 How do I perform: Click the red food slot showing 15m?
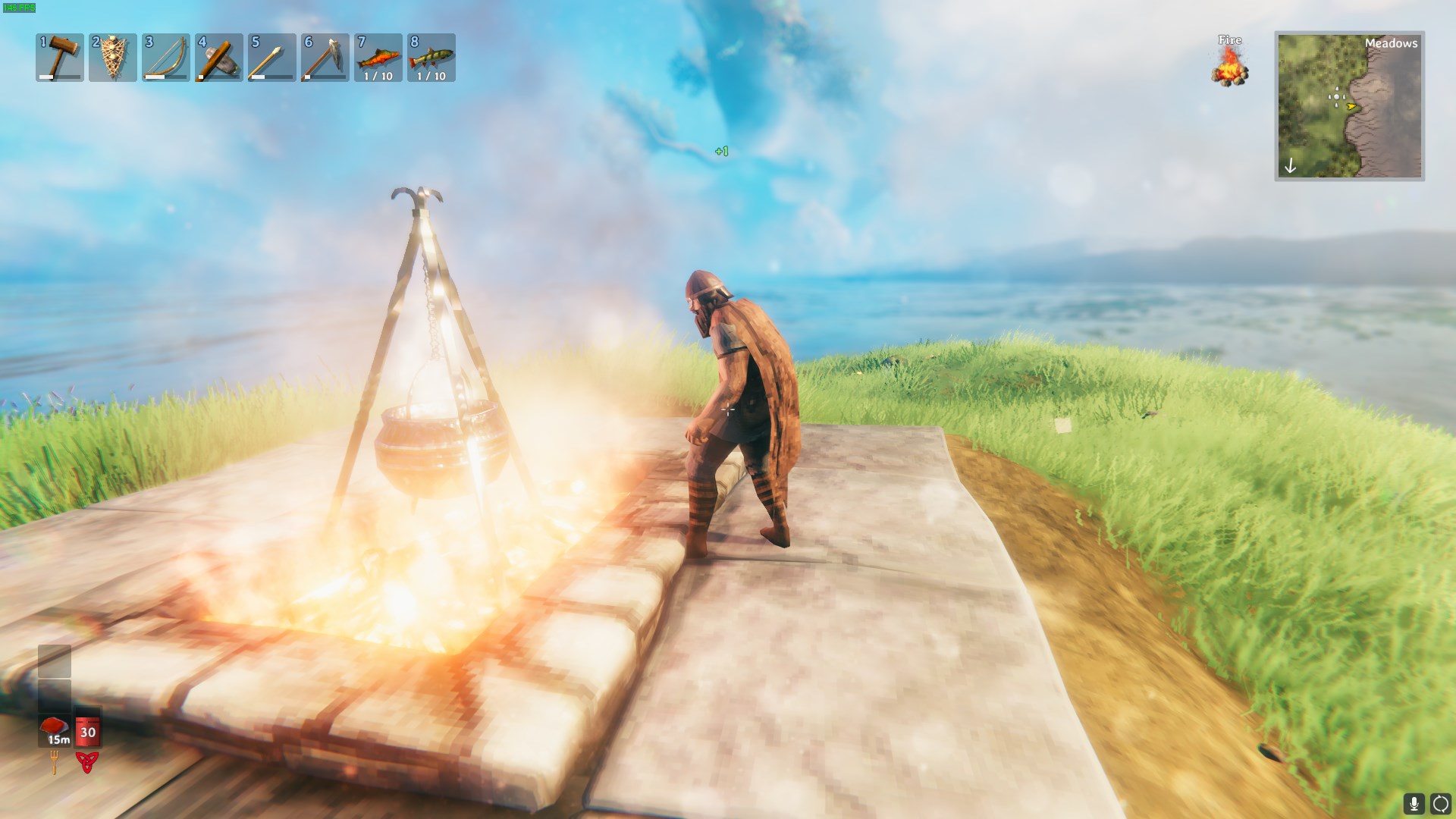[x=55, y=730]
